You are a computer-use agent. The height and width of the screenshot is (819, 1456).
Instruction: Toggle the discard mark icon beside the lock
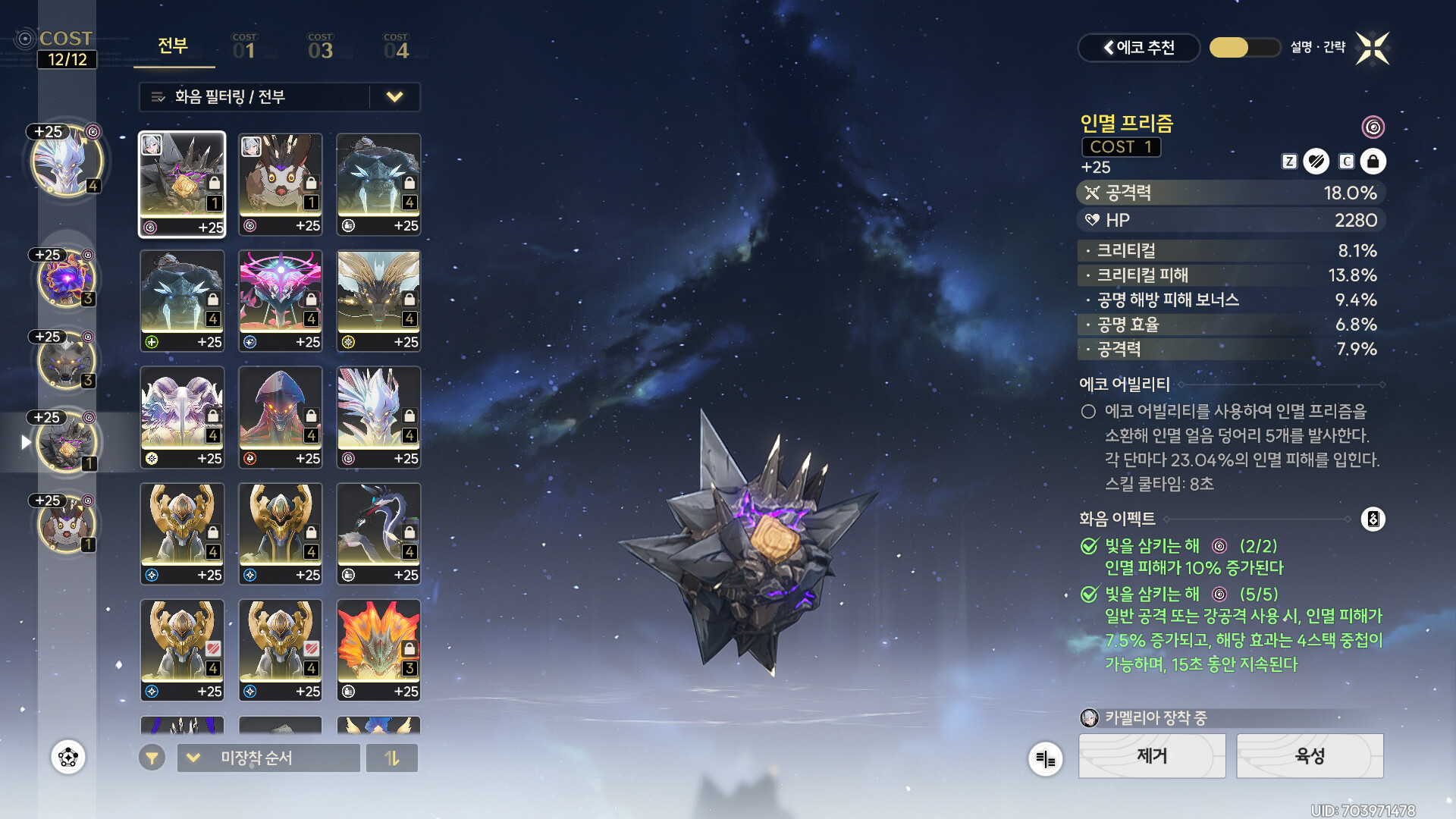click(1316, 162)
